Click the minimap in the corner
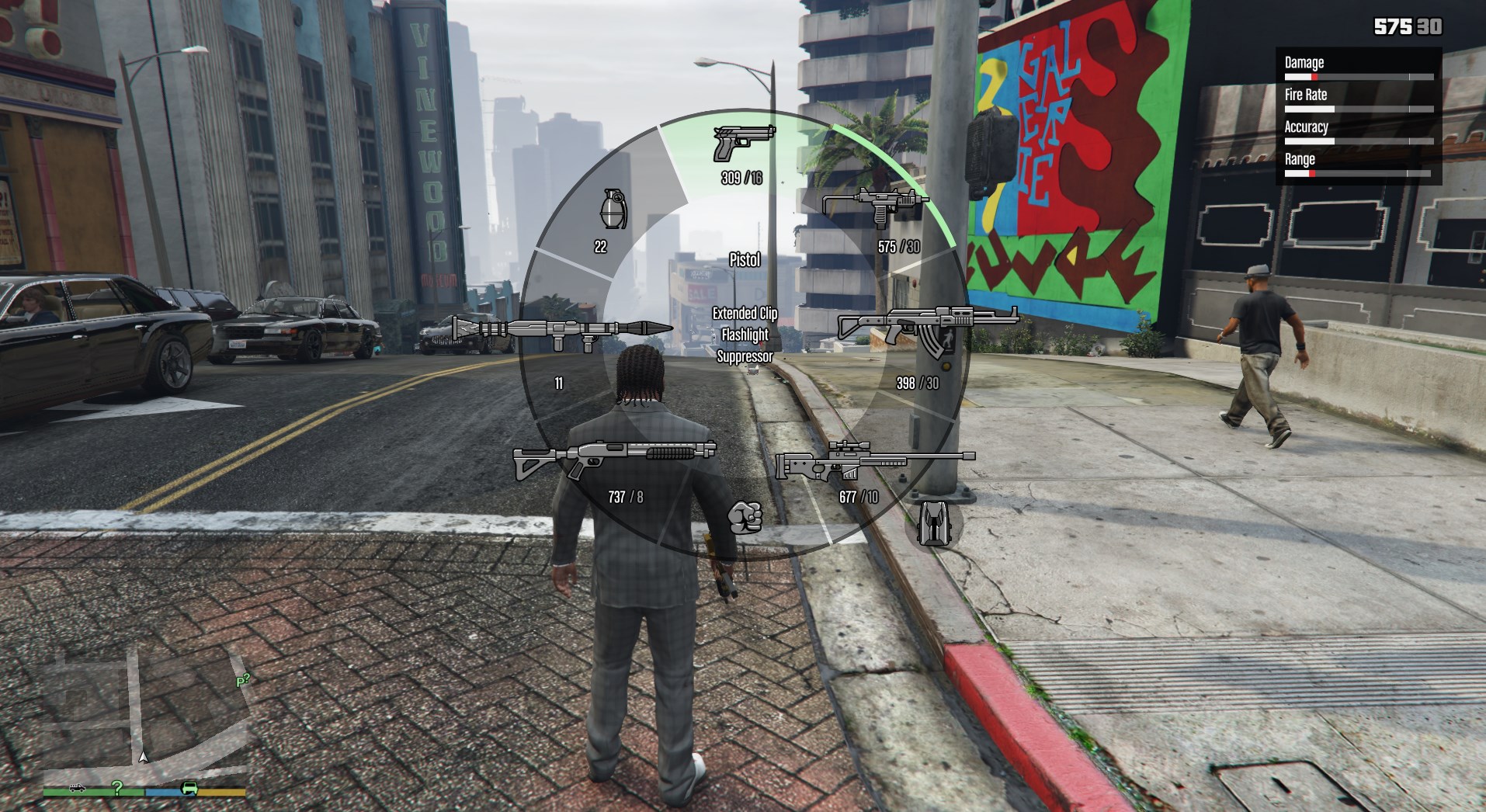Image resolution: width=1486 pixels, height=812 pixels. pyautogui.click(x=144, y=716)
